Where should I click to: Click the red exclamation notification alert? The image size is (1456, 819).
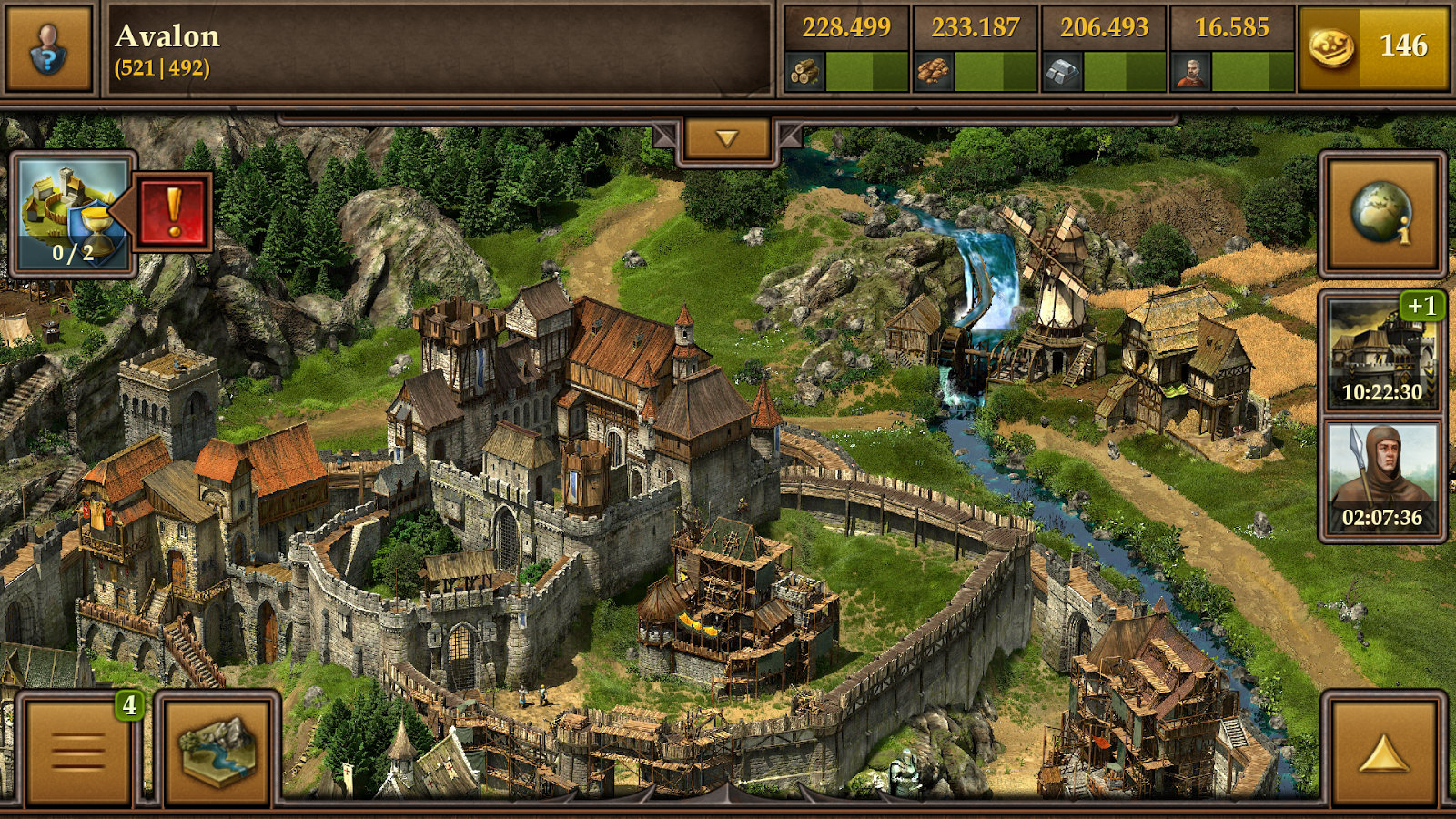174,210
